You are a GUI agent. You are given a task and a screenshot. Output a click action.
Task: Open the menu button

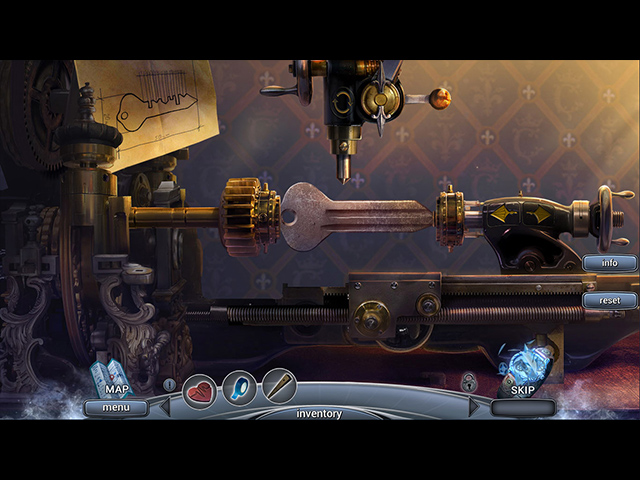[116, 408]
